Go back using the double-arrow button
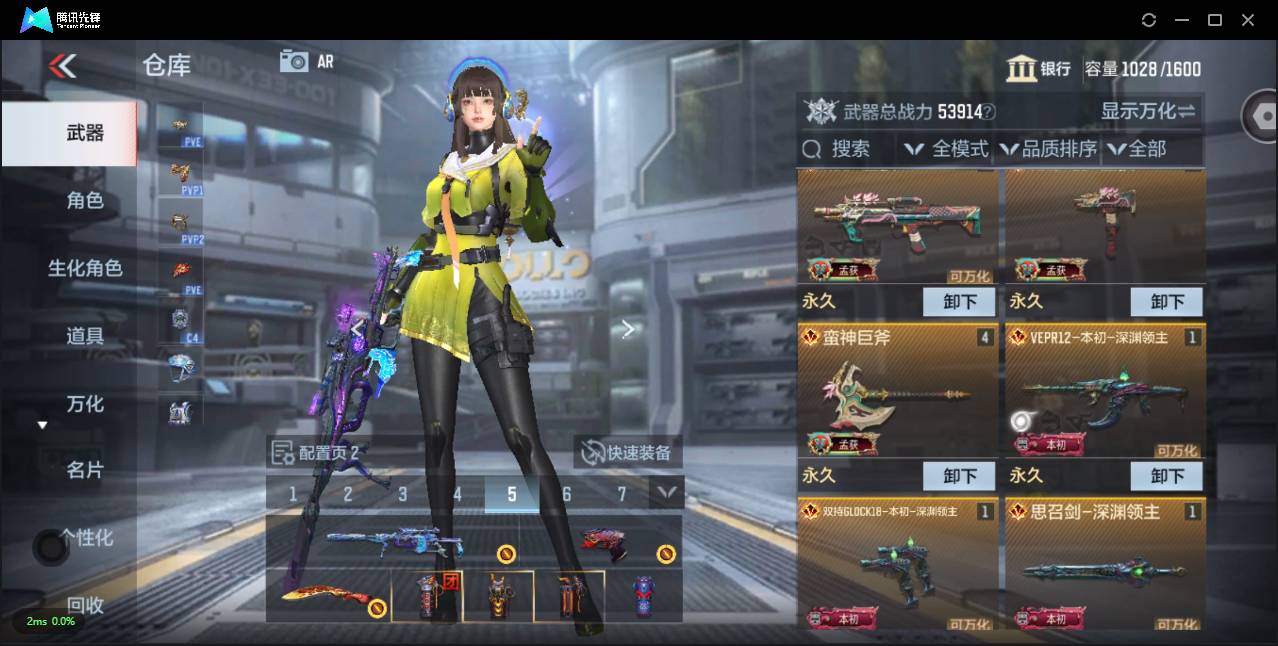 point(62,67)
